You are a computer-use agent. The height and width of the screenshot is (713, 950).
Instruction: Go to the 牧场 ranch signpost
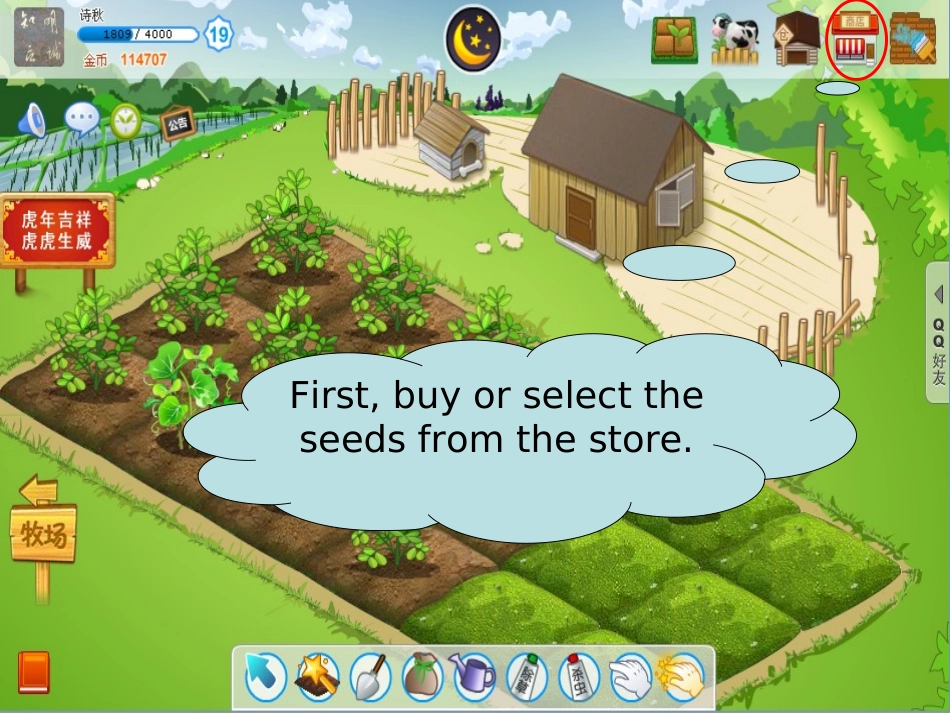click(42, 537)
